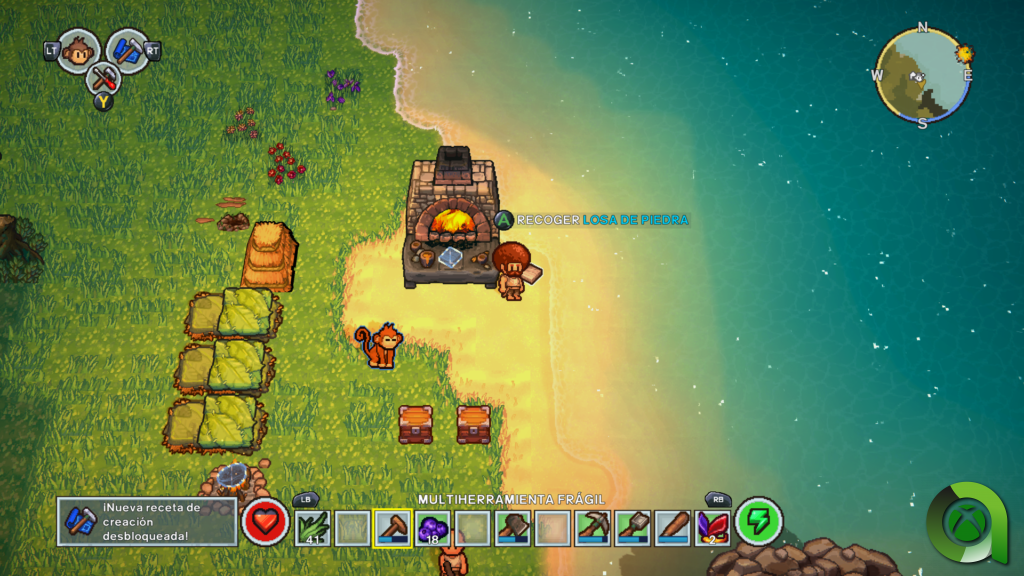Select the green fiber stack of 41
This screenshot has height=576, width=1024.
click(x=312, y=527)
